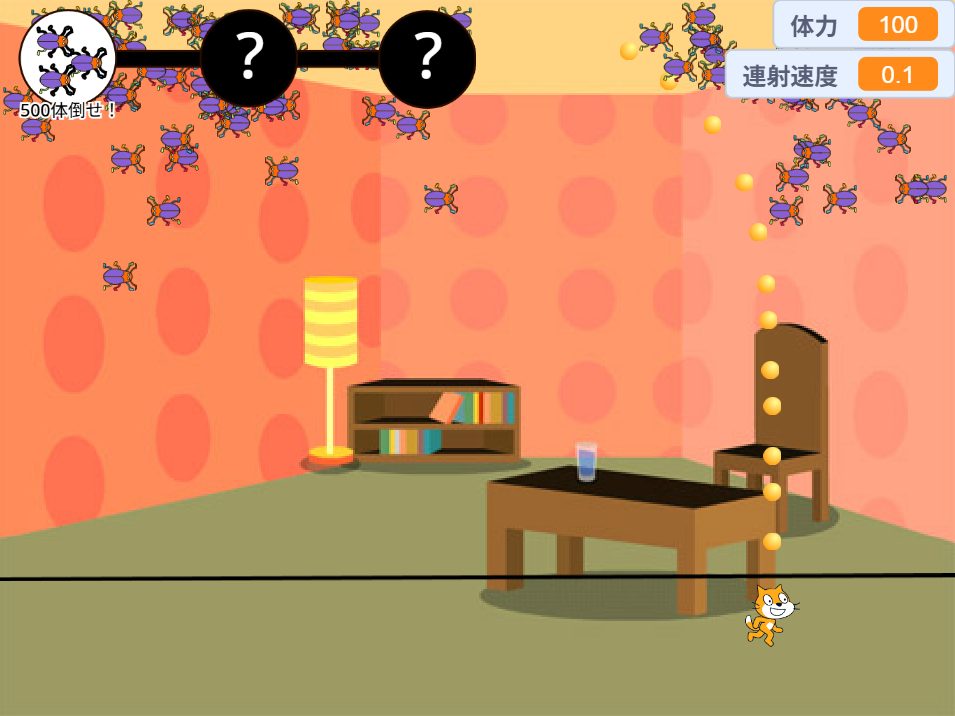The image size is (955, 716).
Task: Select the third mission's question mark circle
Action: (427, 58)
